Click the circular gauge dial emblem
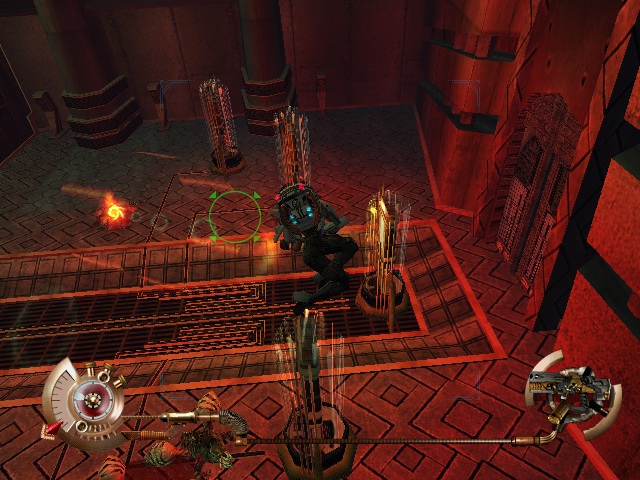This screenshot has width=640, height=480. point(93,402)
